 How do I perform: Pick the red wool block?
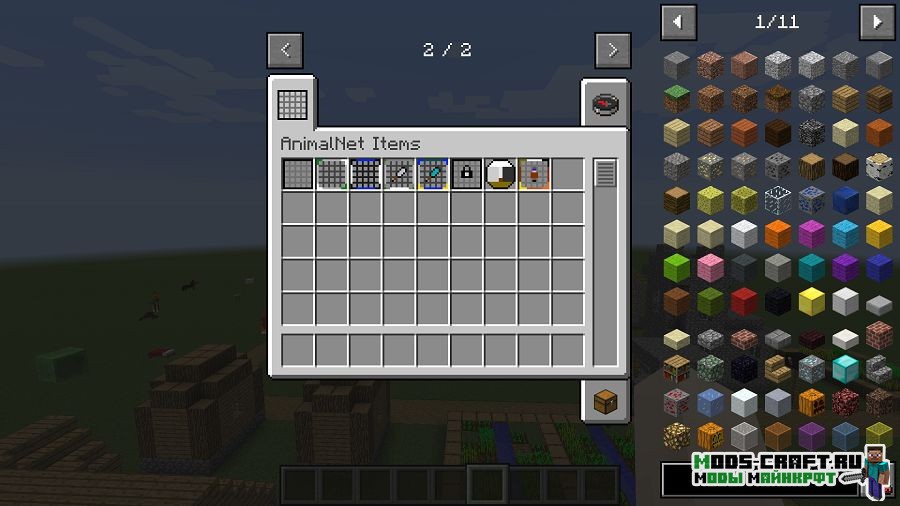pos(745,301)
